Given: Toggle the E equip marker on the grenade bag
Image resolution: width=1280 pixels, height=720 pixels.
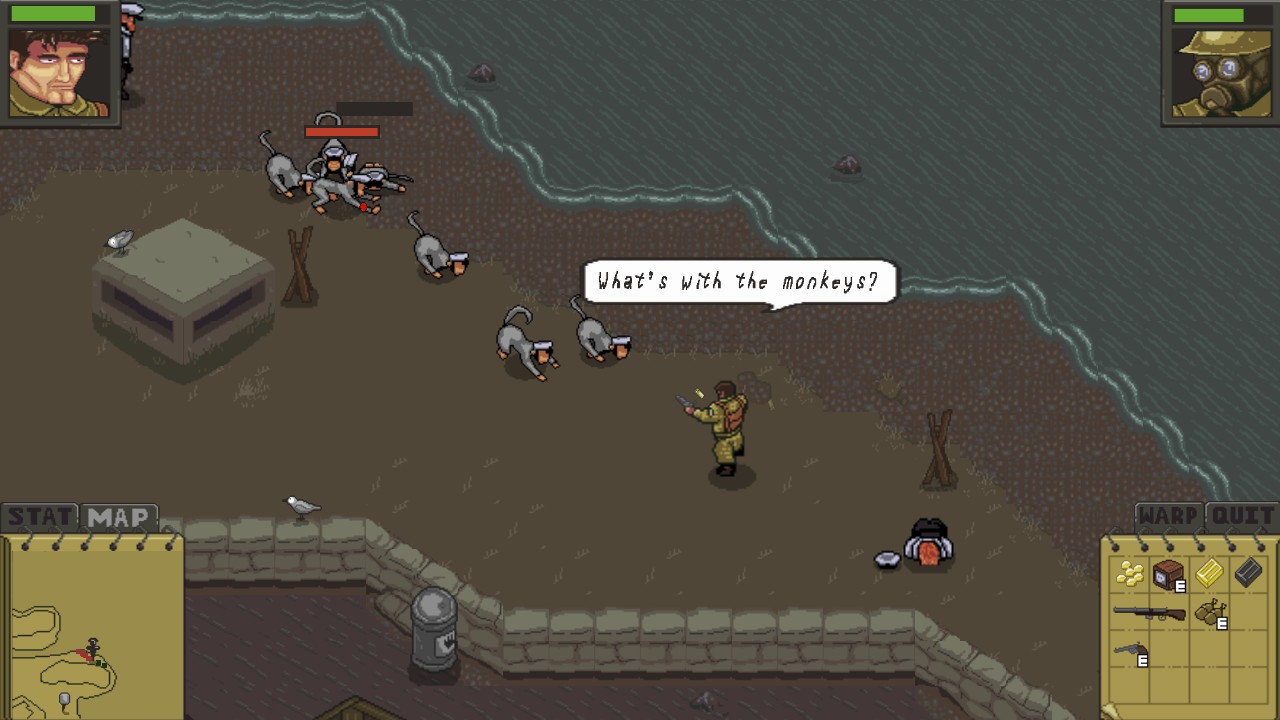Looking at the screenshot, I should click(1221, 623).
